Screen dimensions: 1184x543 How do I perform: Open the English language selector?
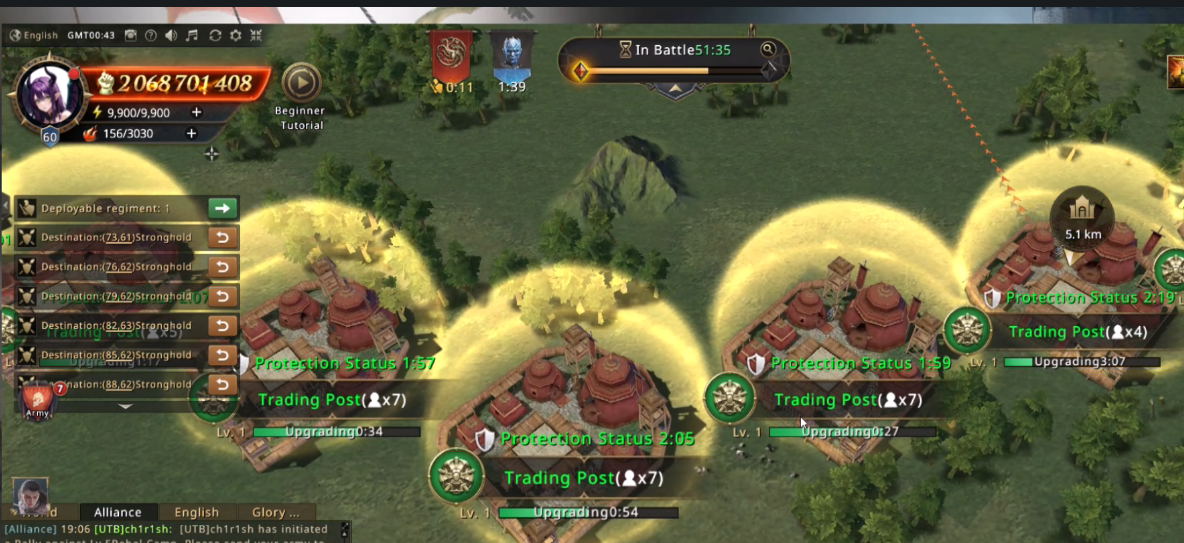click(x=34, y=35)
